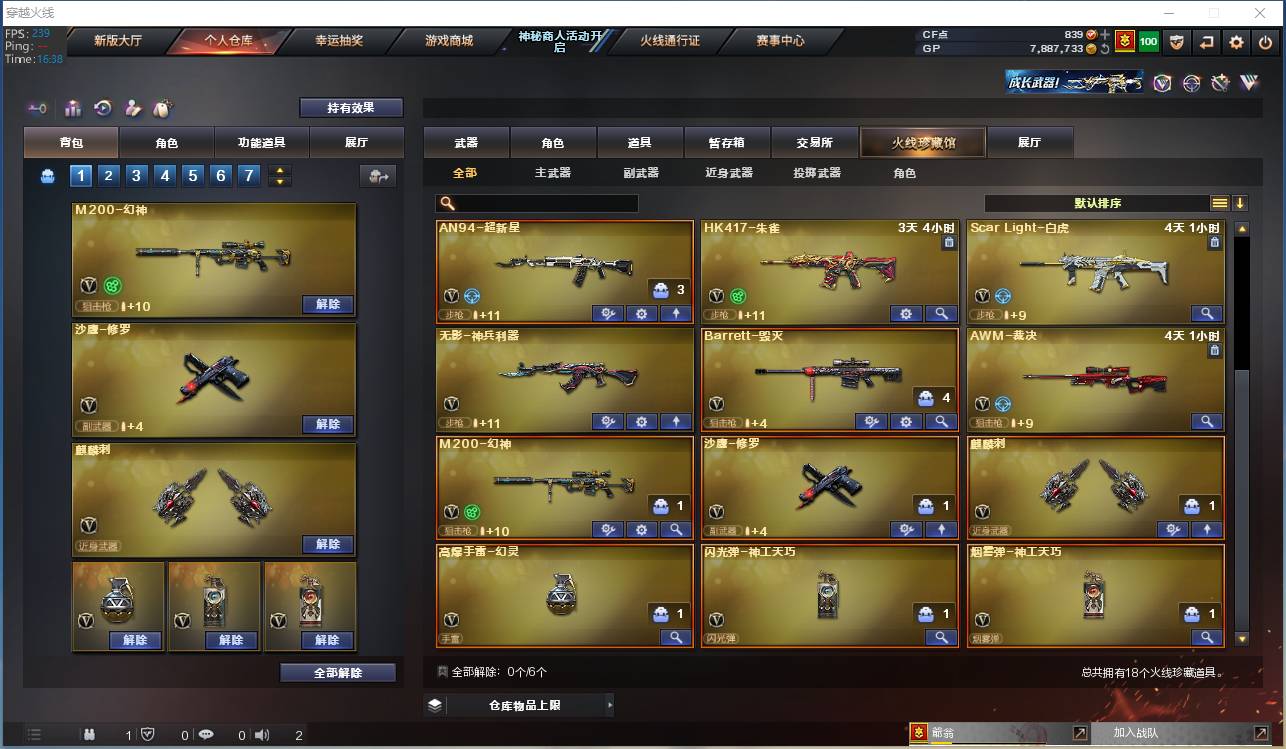
Task: Click the dog tag icon above the 背包 tab
Action: (160, 108)
